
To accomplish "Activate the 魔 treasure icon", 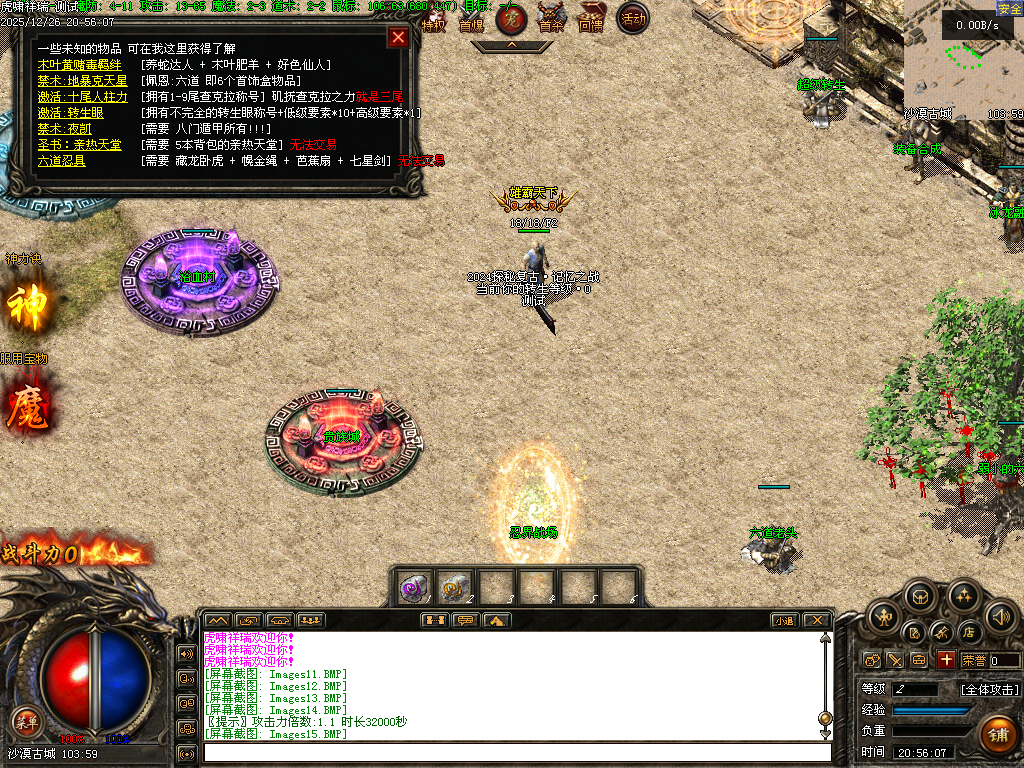I will [x=27, y=407].
